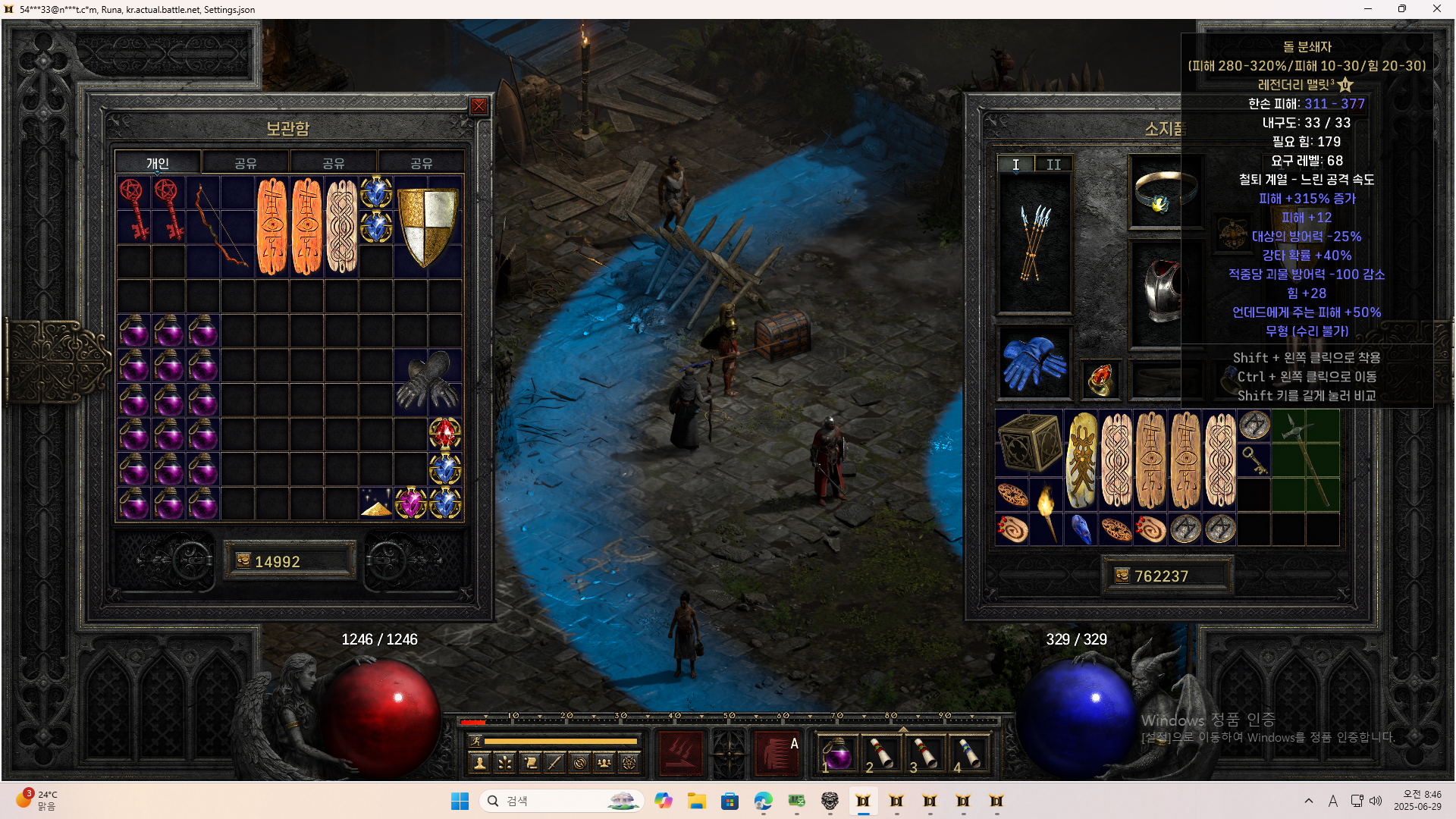1456x819 pixels.
Task: Use the purple potion in belt slot 1
Action: click(837, 755)
